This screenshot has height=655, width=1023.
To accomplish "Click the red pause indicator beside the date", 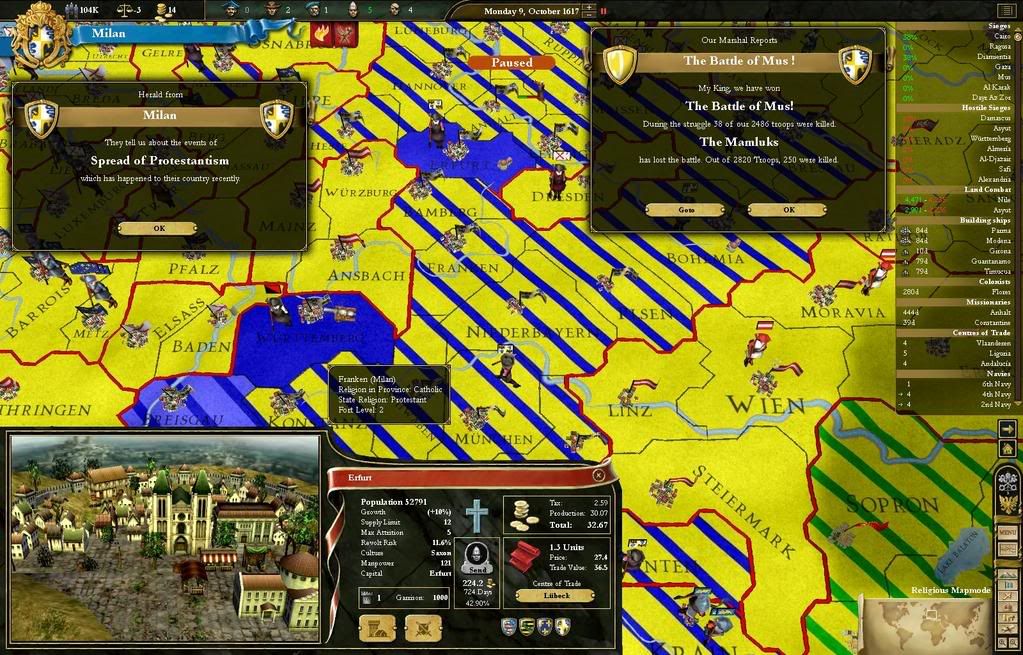I will 603,11.
